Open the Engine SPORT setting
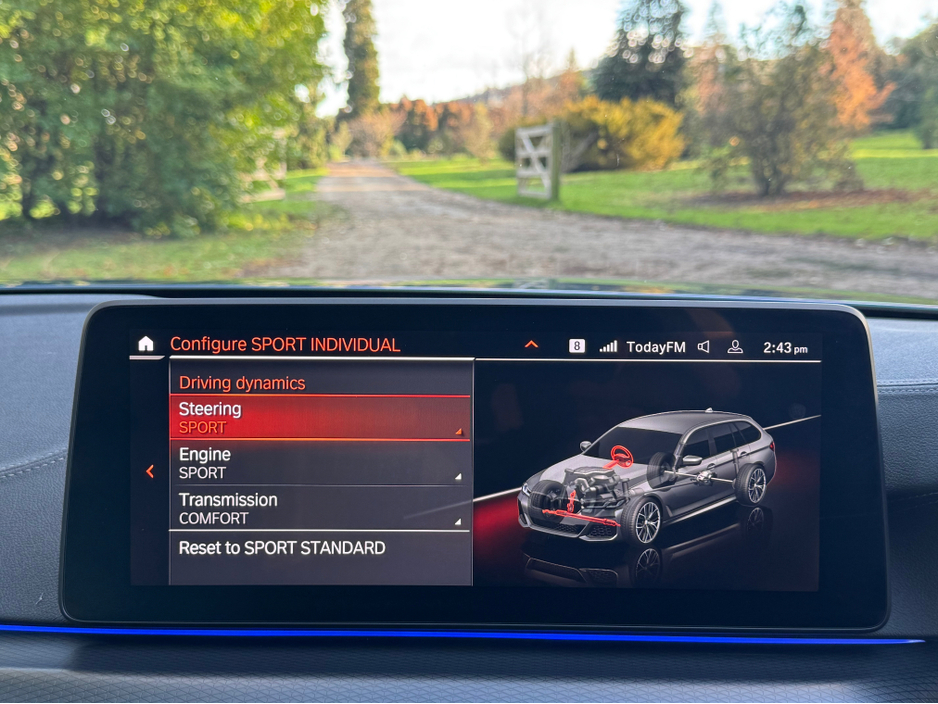 click(319, 463)
